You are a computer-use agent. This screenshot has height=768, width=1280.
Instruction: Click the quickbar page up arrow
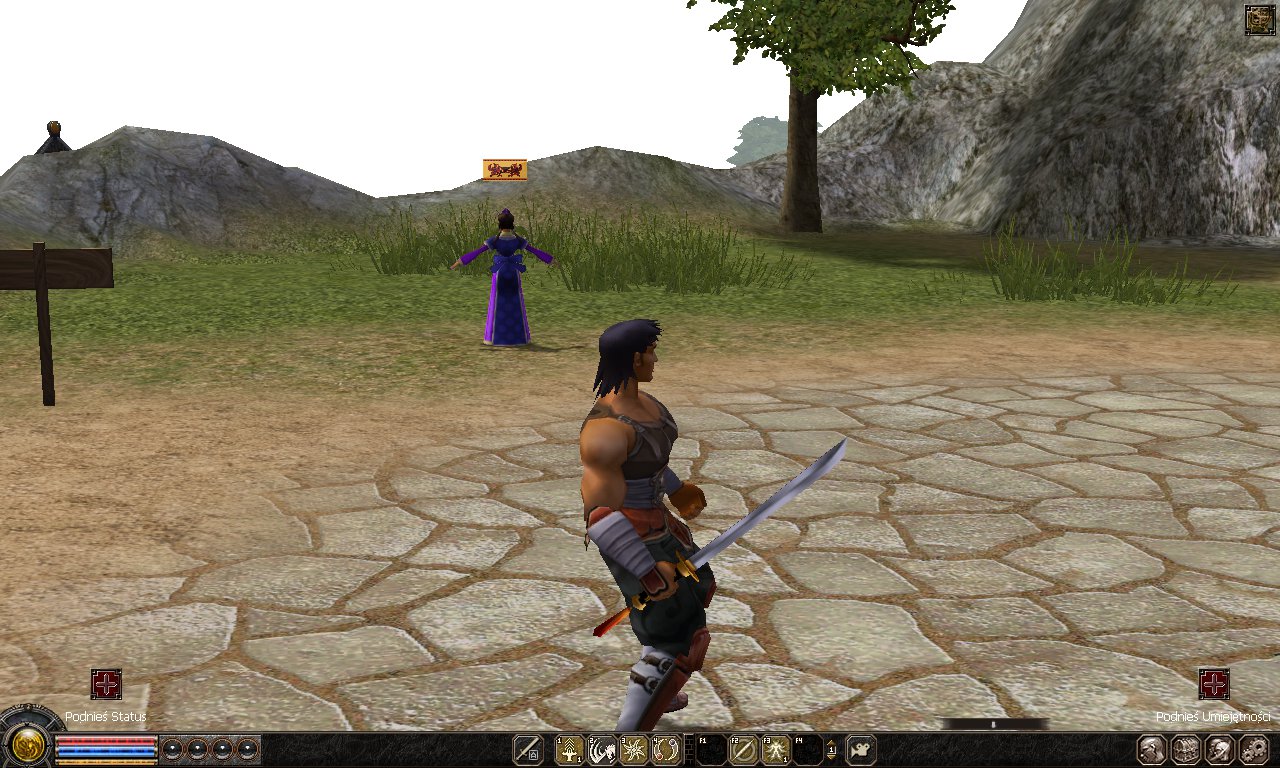tap(831, 744)
